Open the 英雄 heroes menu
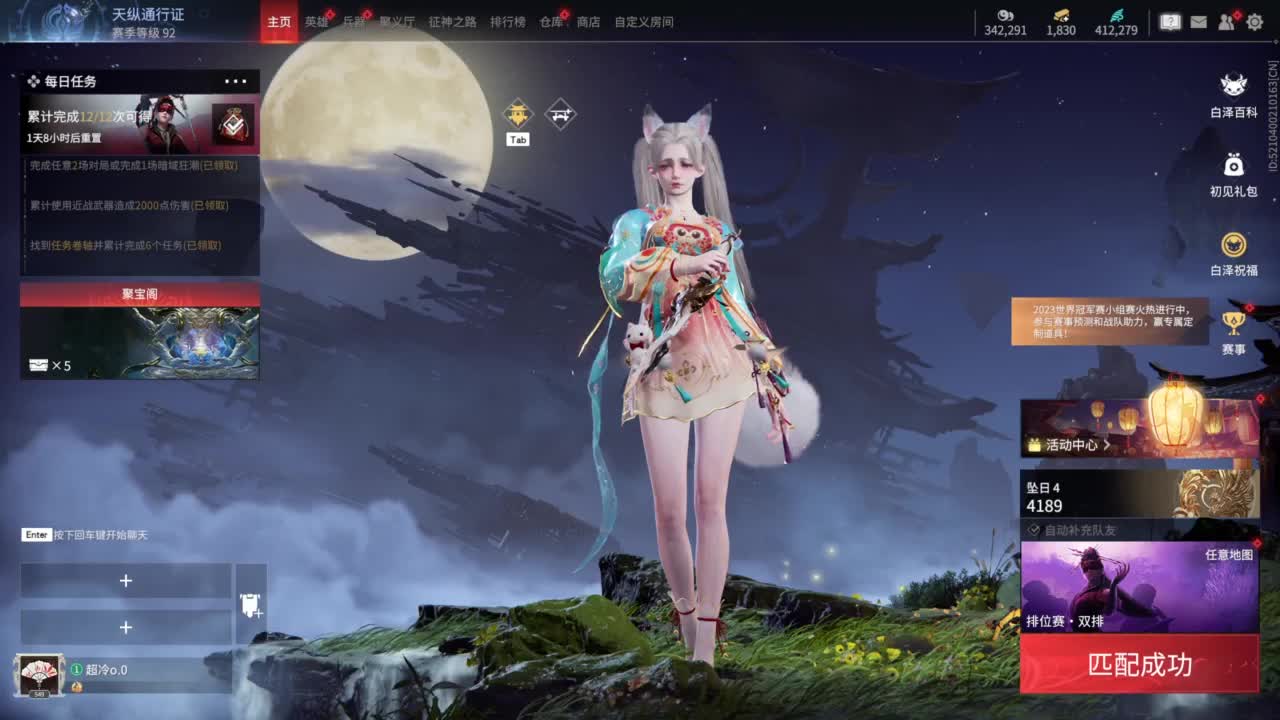This screenshot has height=720, width=1280. 316,20
